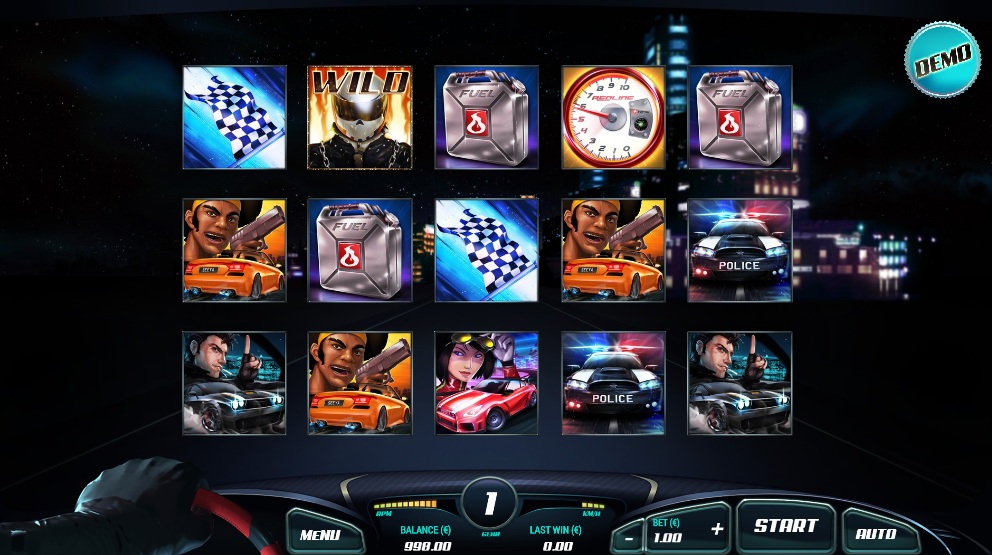Spin the reels with START

point(785,526)
